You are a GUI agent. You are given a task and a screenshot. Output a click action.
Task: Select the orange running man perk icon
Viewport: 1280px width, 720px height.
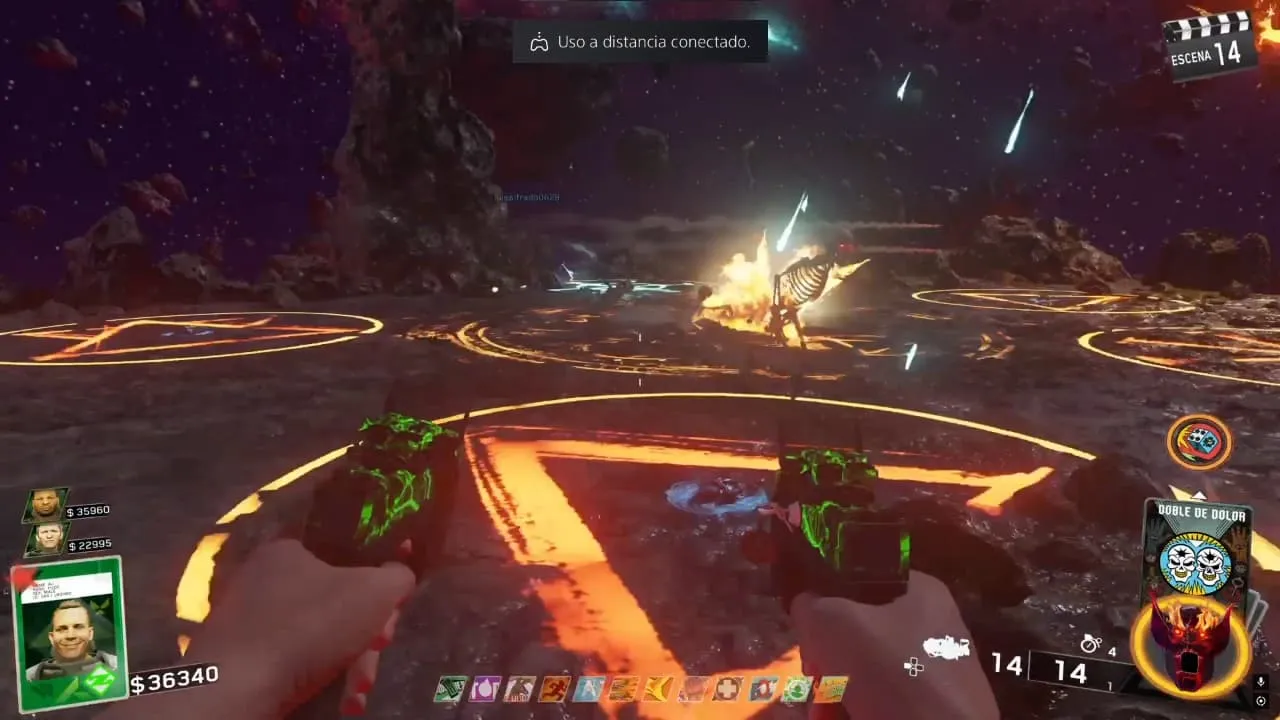coord(553,688)
